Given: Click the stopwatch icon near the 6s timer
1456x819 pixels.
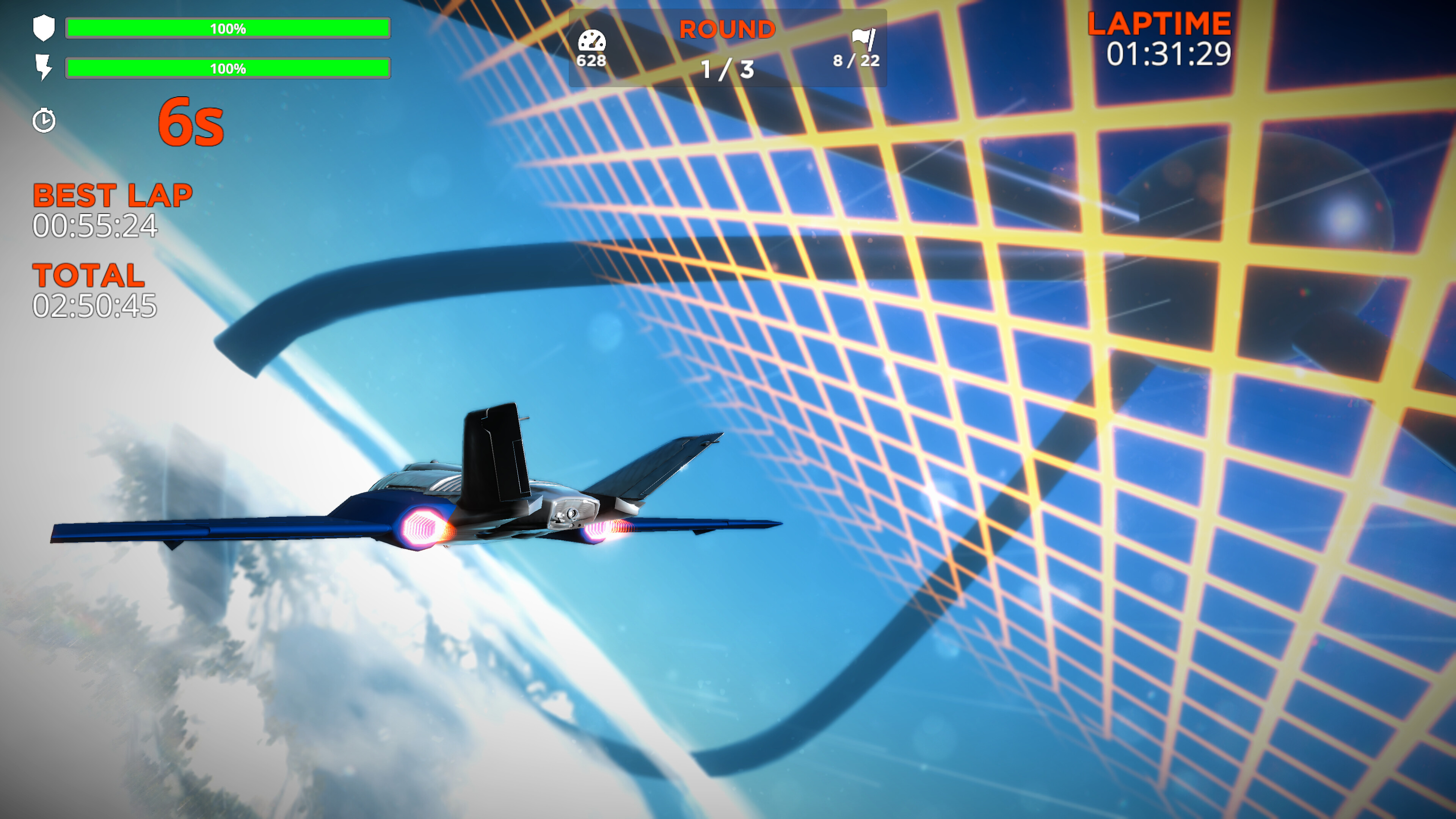Looking at the screenshot, I should click(x=44, y=120).
